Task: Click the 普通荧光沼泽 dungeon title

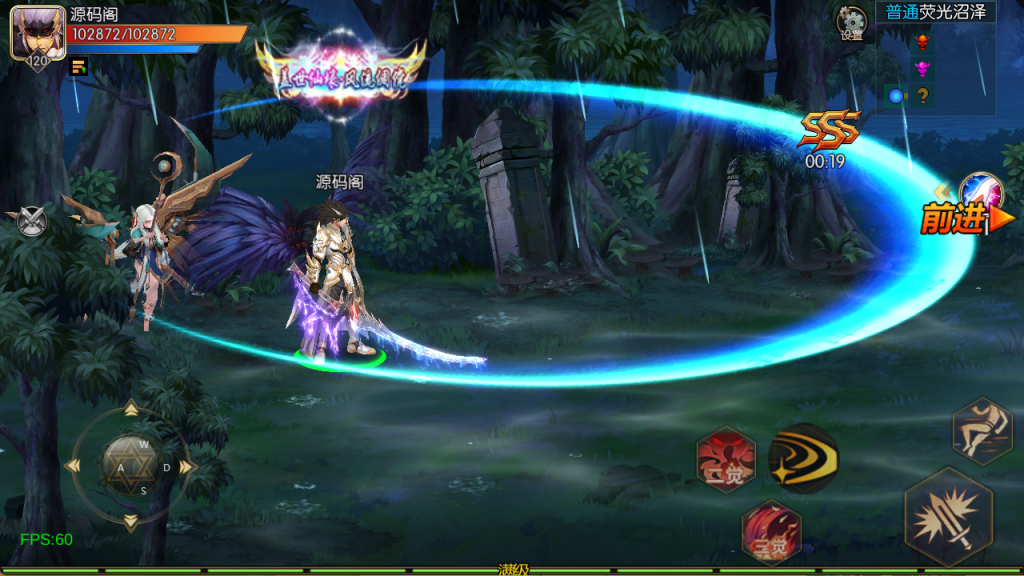Action: pos(934,12)
